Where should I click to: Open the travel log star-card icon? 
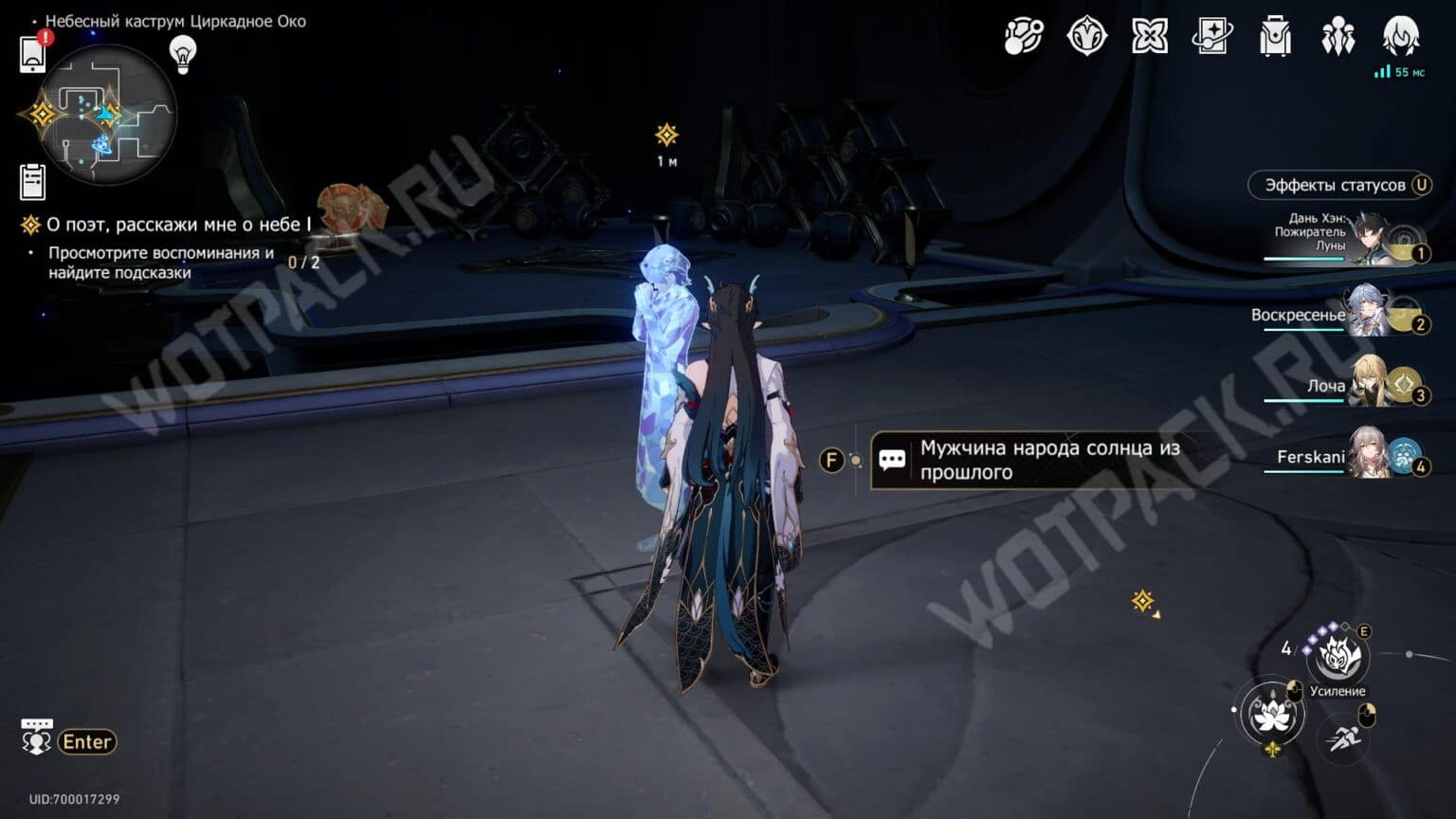click(1212, 38)
